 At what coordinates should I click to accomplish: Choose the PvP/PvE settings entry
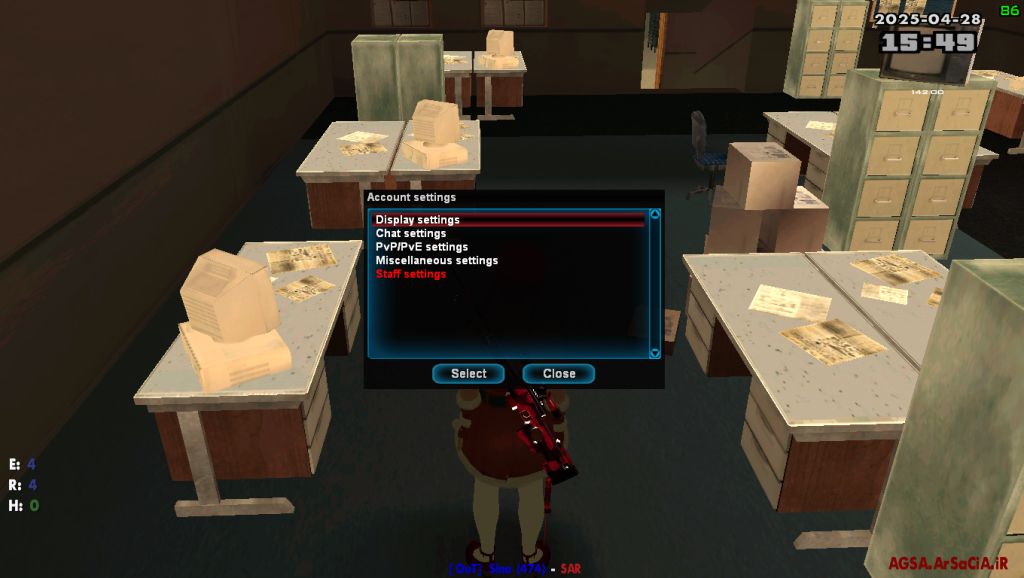tap(421, 247)
